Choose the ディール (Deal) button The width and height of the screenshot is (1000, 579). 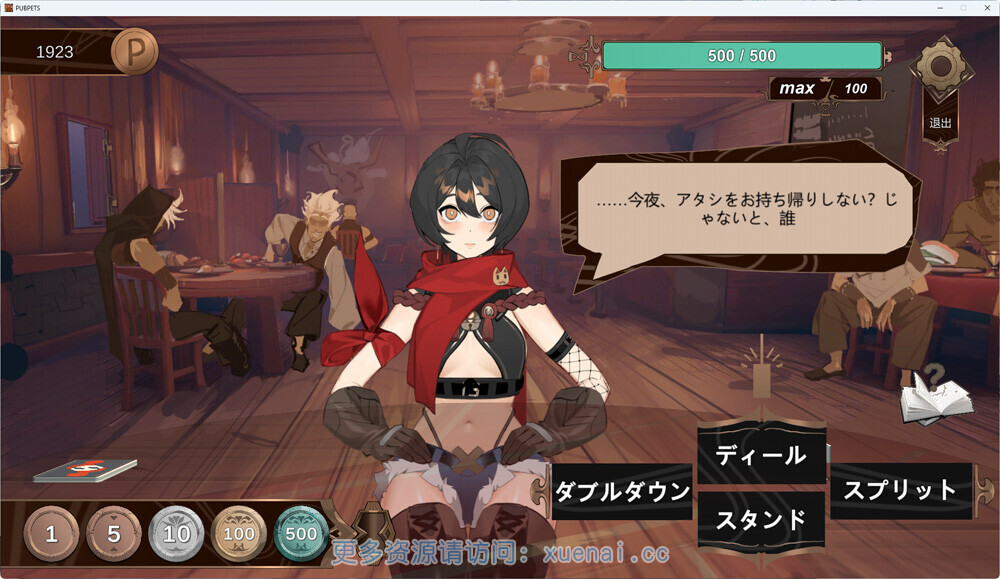point(761,456)
